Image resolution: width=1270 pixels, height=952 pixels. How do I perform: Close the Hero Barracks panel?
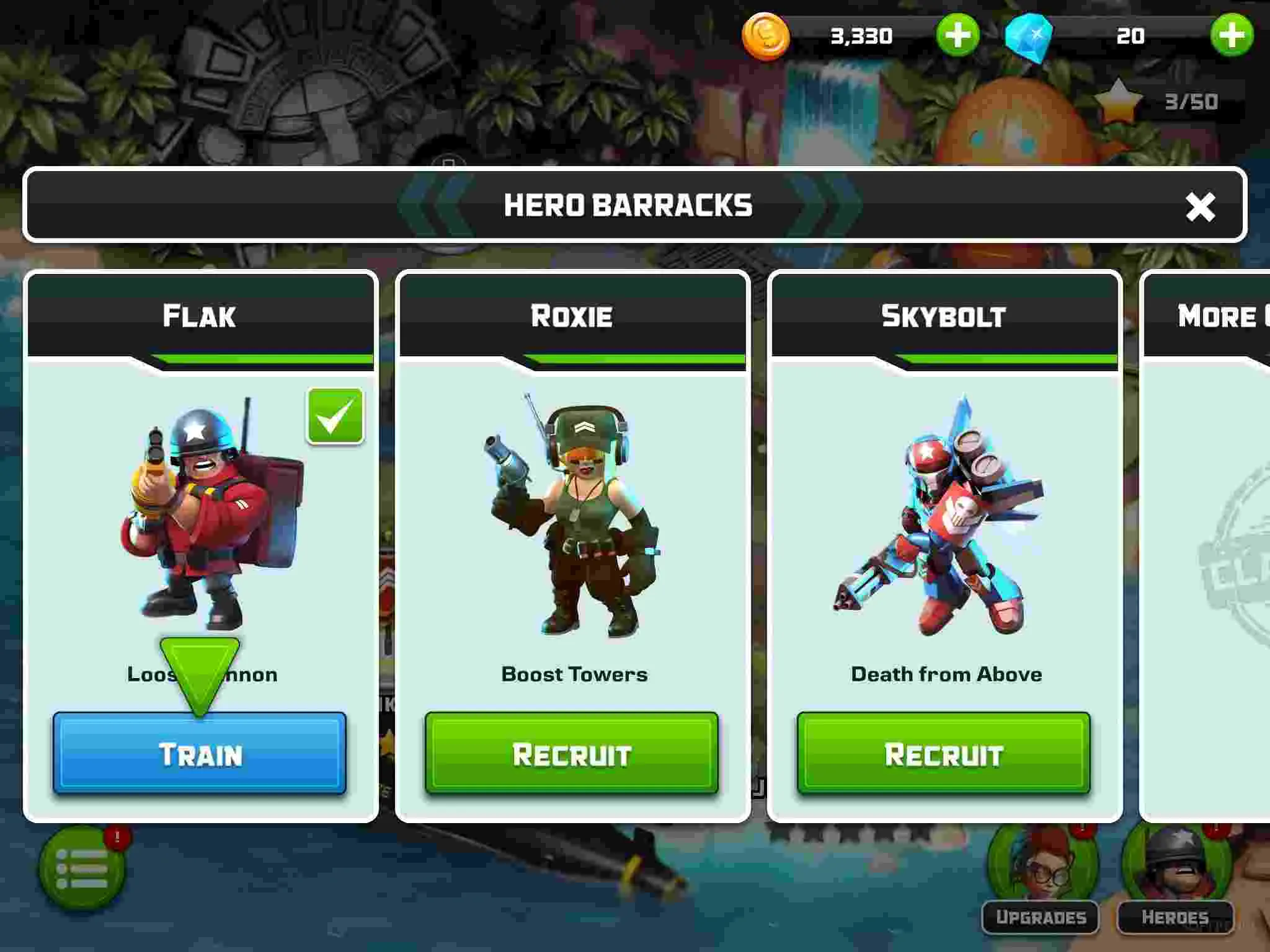point(1200,206)
